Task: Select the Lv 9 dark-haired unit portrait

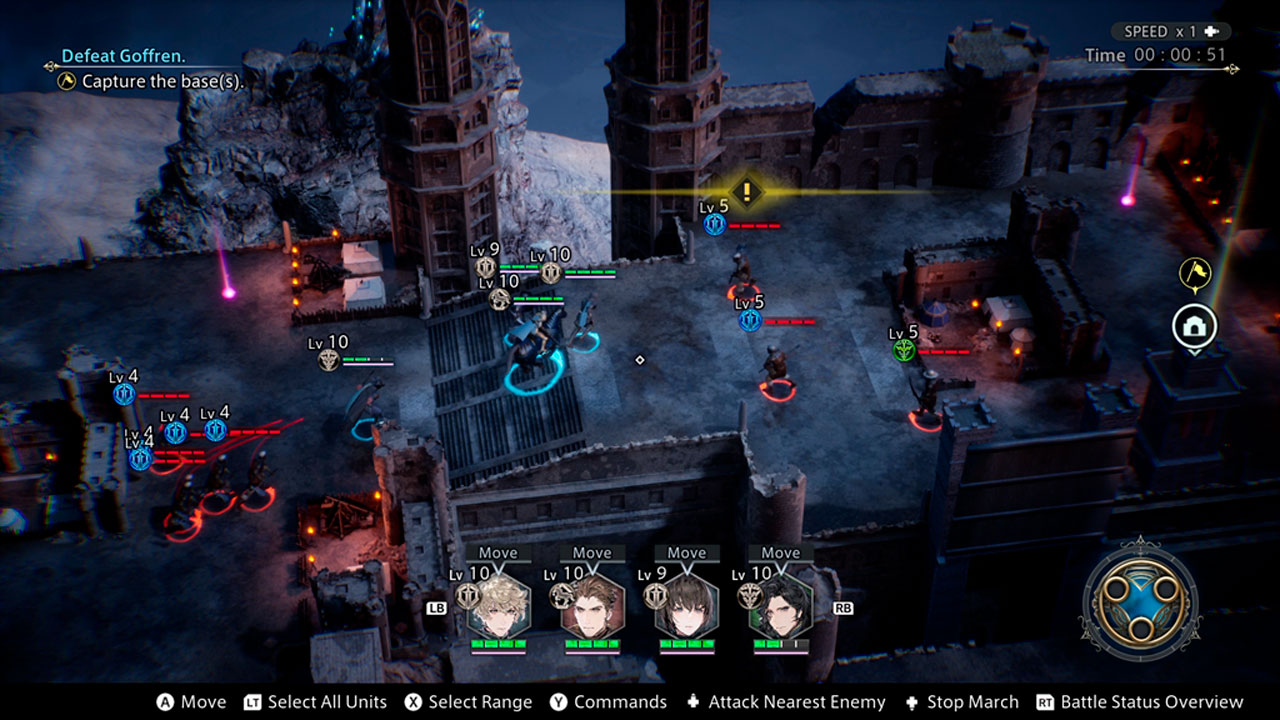Action: pos(687,606)
